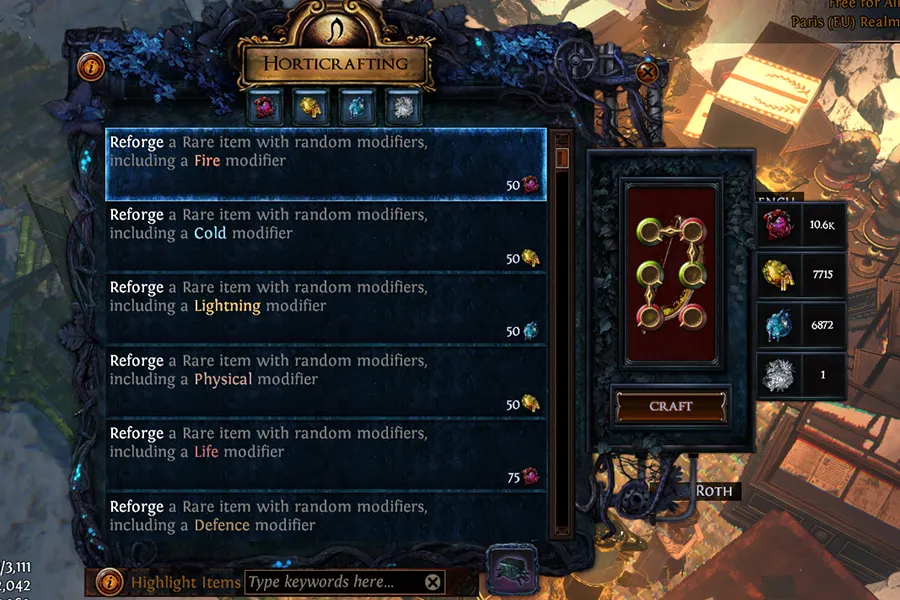The height and width of the screenshot is (600, 900).
Task: Close the Horticrafting window
Action: 648,72
